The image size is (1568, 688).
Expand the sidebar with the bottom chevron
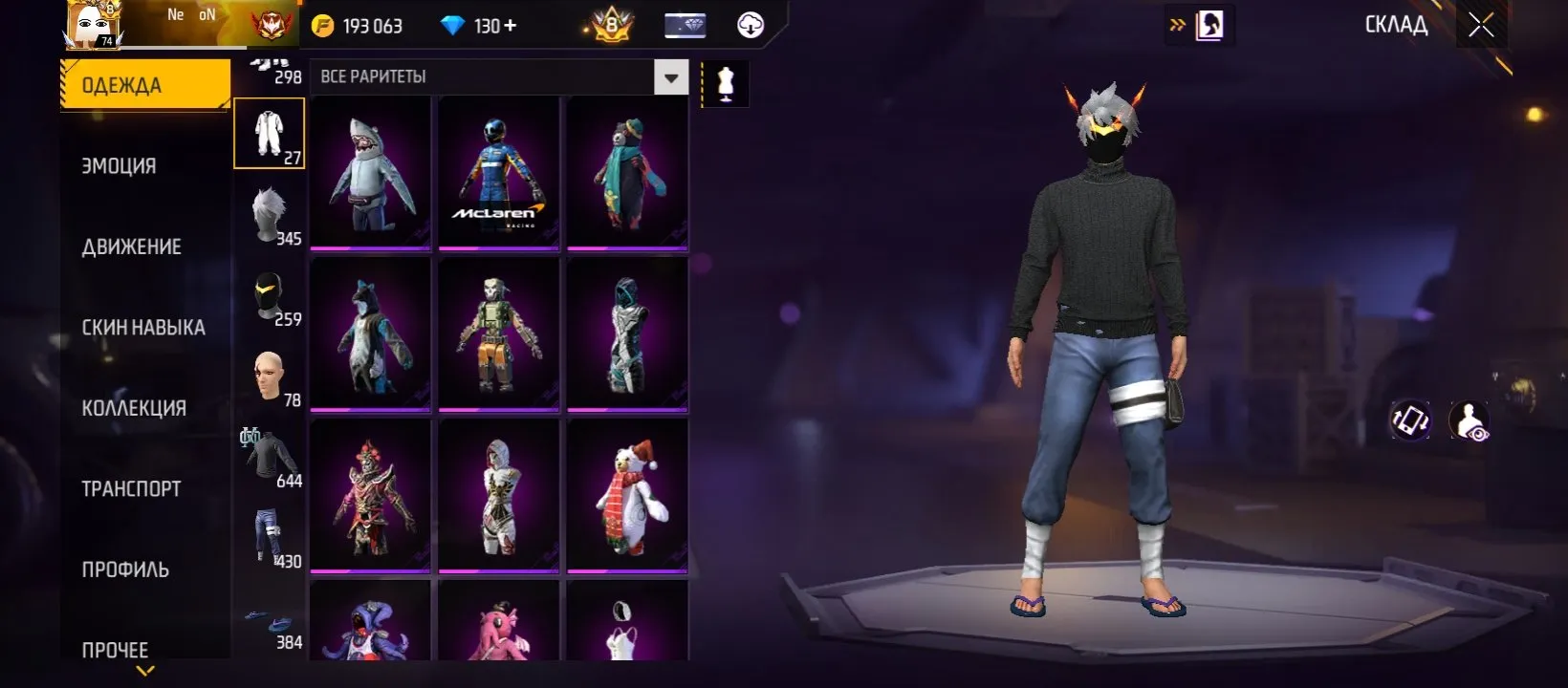click(144, 671)
